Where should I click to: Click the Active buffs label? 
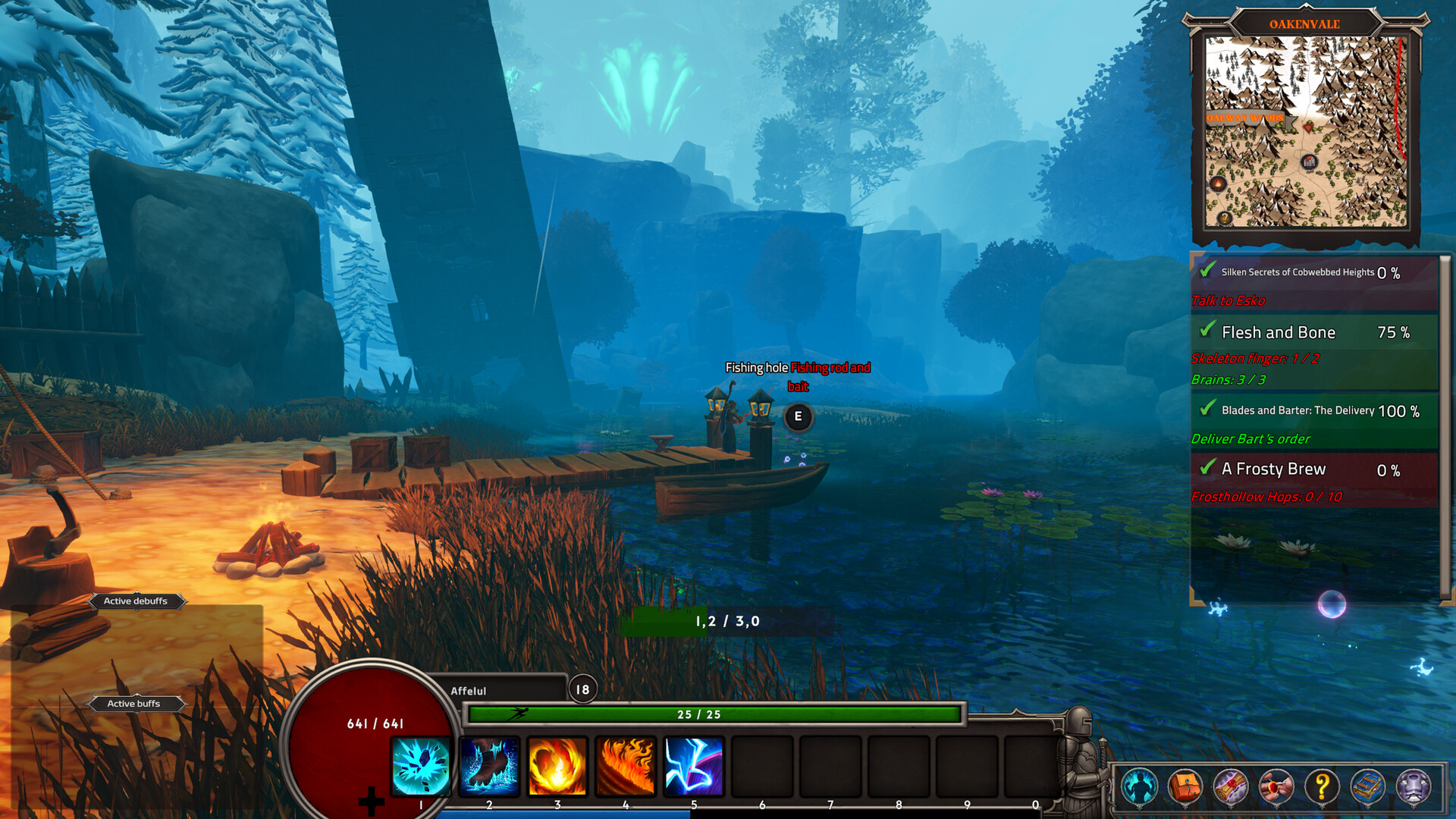pos(133,704)
